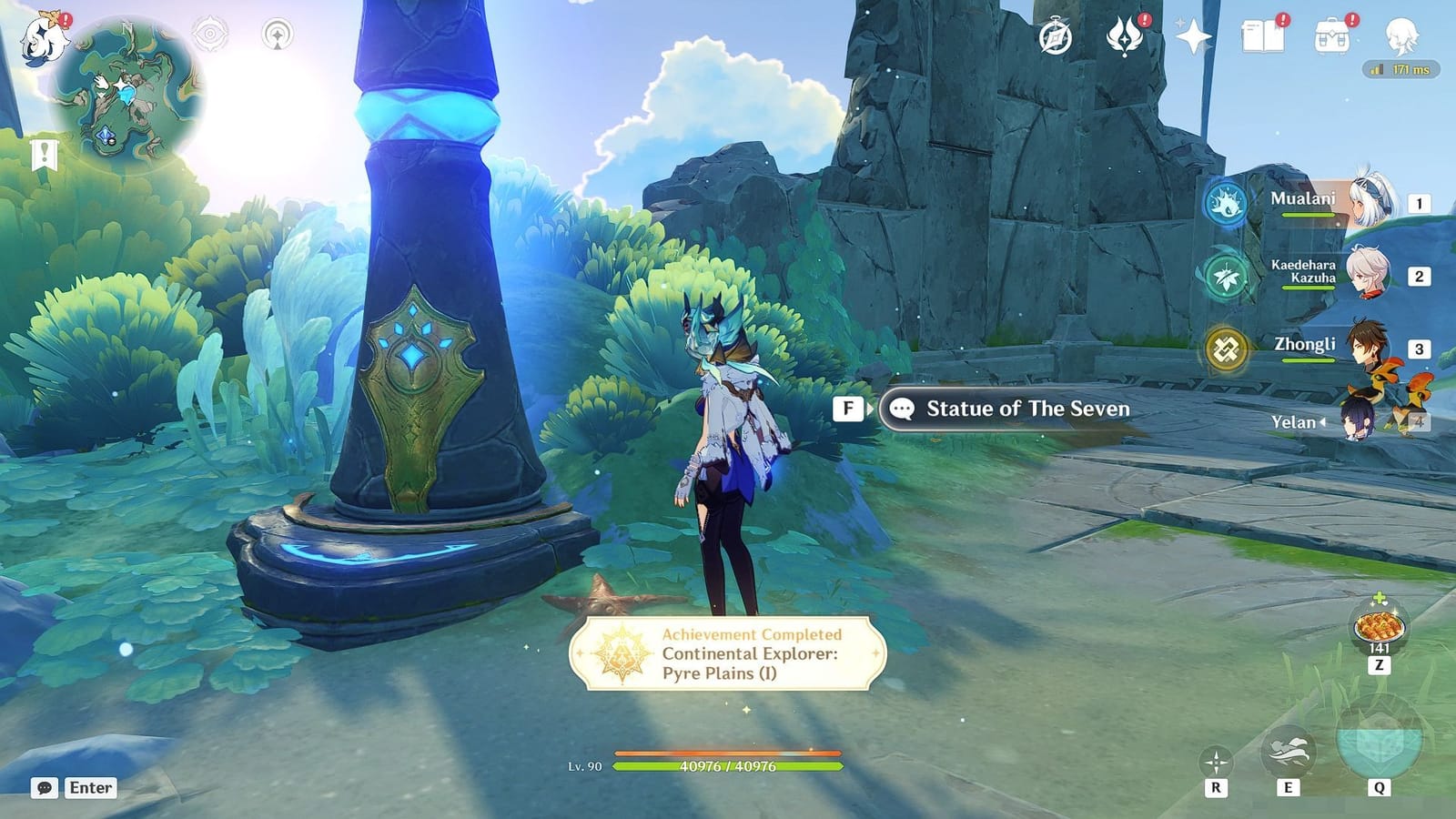
Task: Click the character HP bar gauge
Action: pyautogui.click(x=728, y=765)
